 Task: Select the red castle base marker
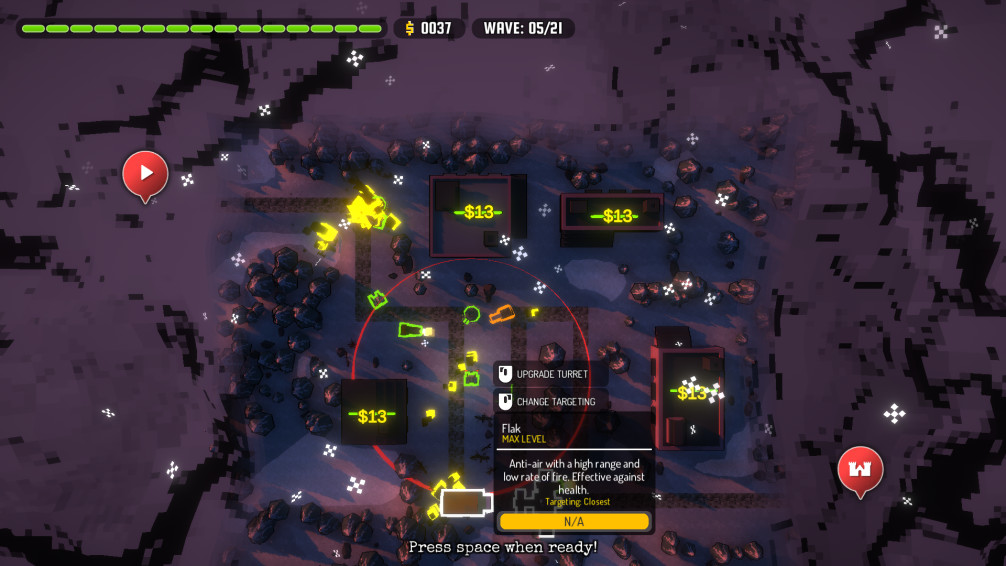(860, 469)
